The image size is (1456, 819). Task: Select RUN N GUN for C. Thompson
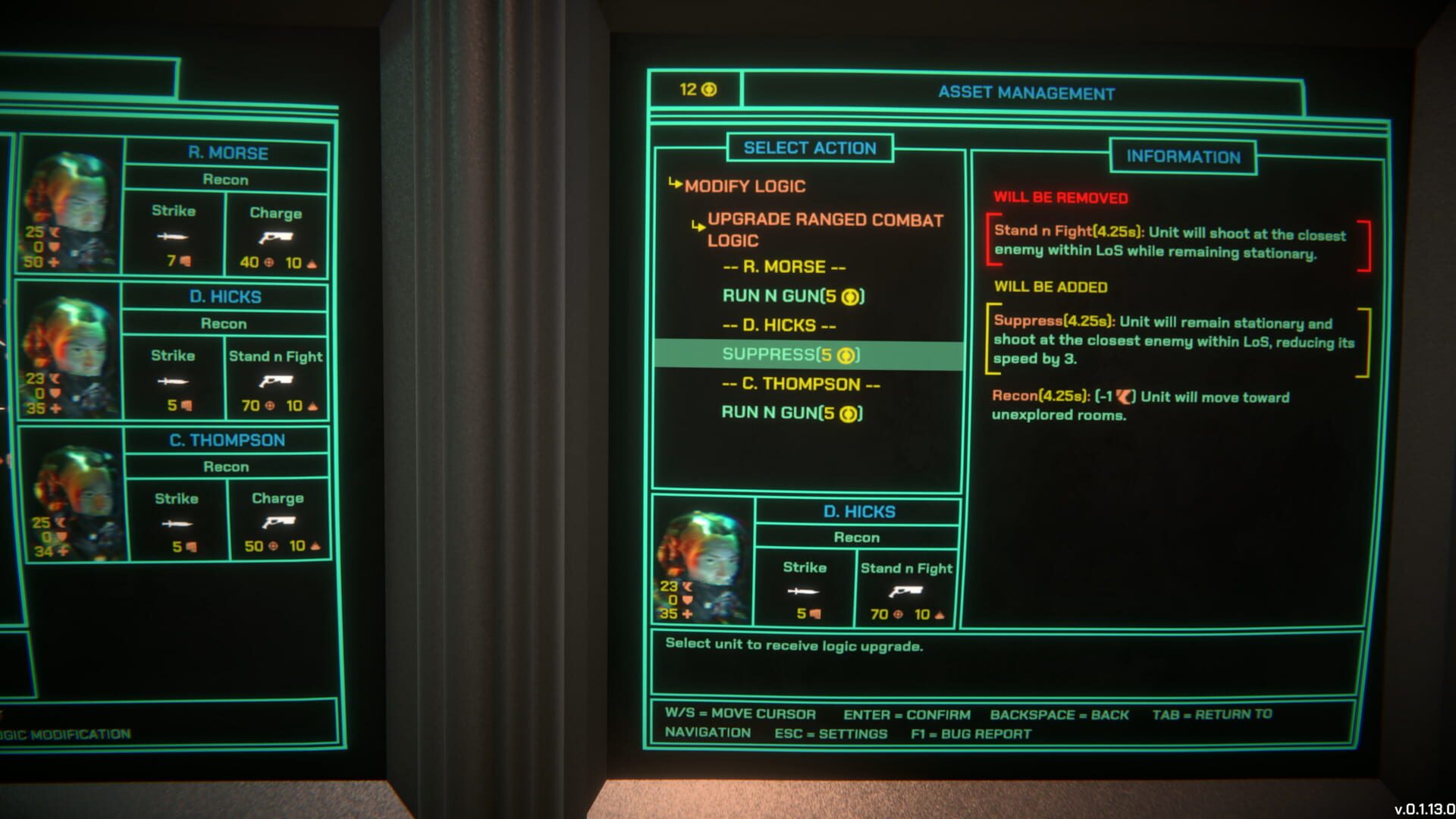tap(789, 413)
